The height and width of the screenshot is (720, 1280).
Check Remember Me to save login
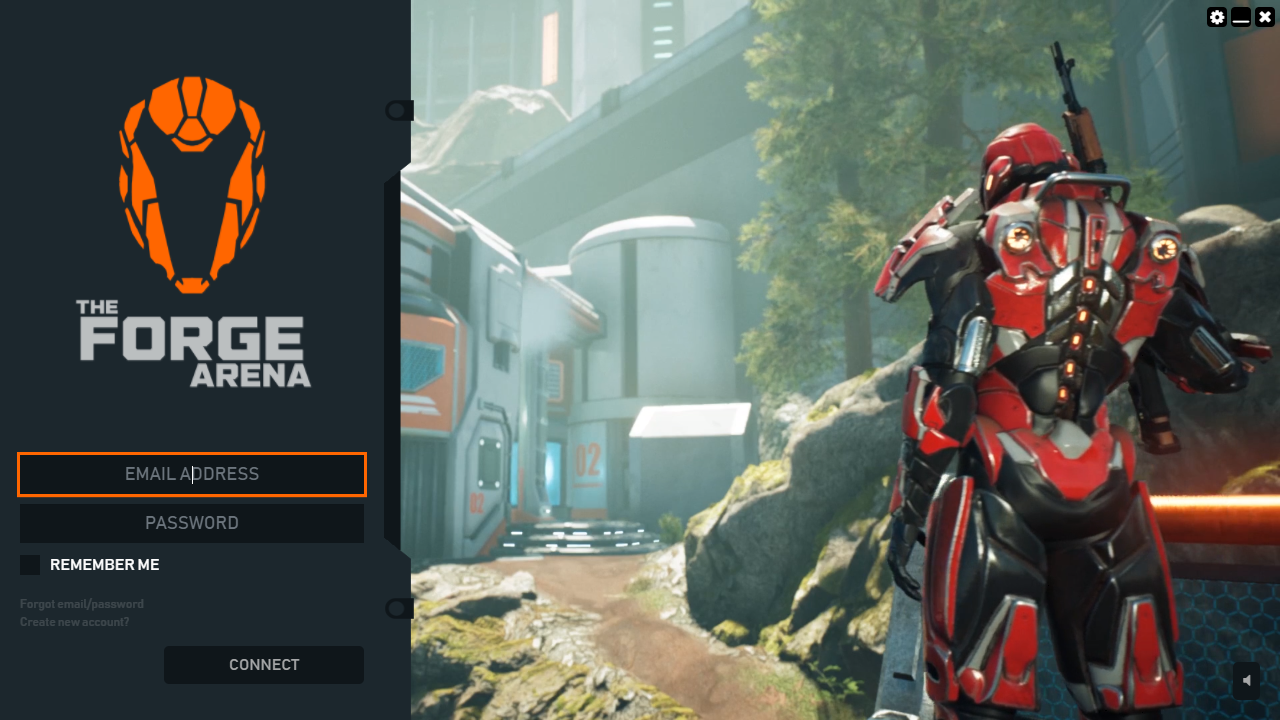point(29,564)
